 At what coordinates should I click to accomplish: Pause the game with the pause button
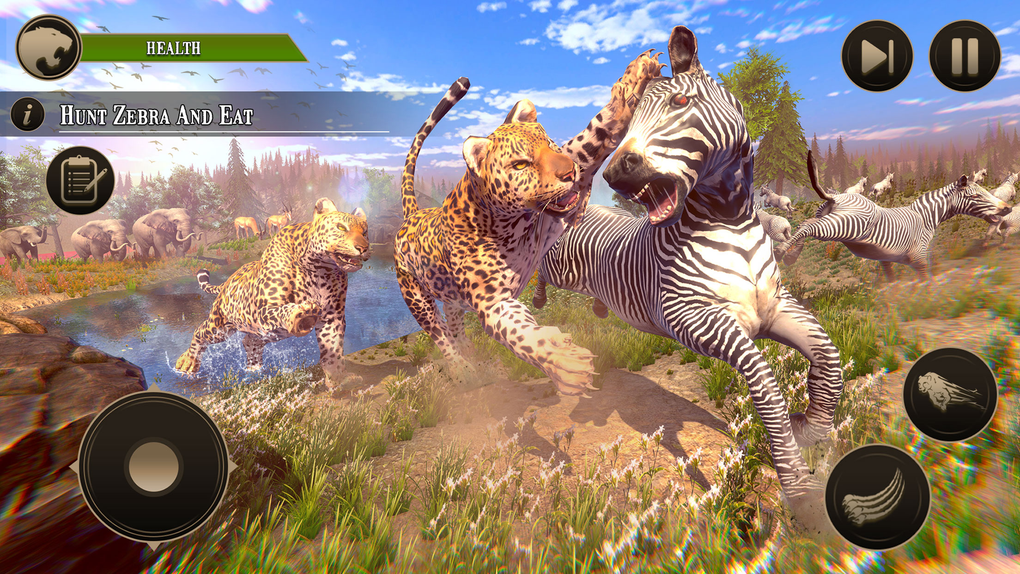(x=964, y=56)
